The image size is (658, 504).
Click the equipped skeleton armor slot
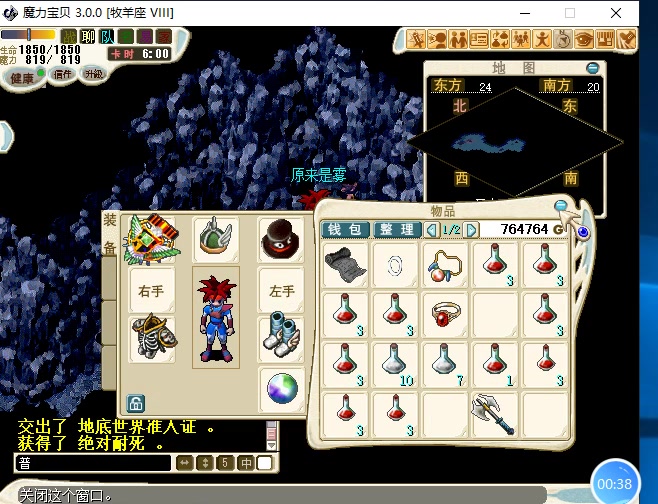coord(152,338)
